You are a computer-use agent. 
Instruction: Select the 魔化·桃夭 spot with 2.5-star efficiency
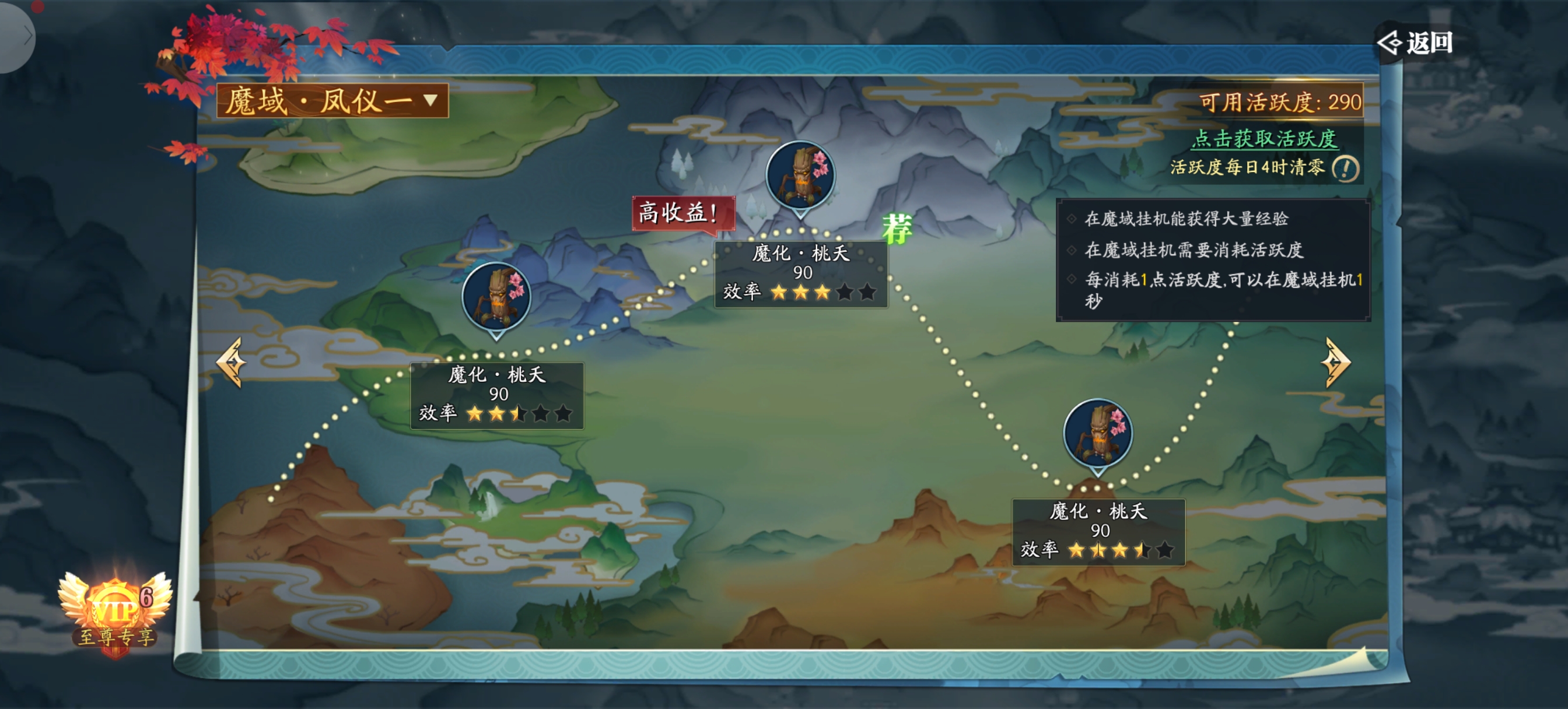coord(496,297)
